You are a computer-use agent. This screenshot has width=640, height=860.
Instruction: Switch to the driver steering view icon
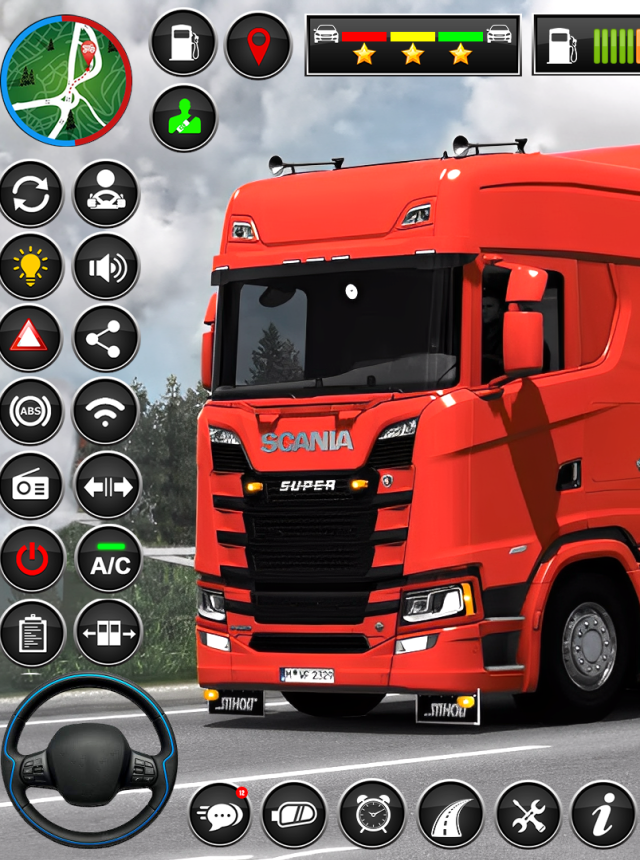[x=106, y=193]
